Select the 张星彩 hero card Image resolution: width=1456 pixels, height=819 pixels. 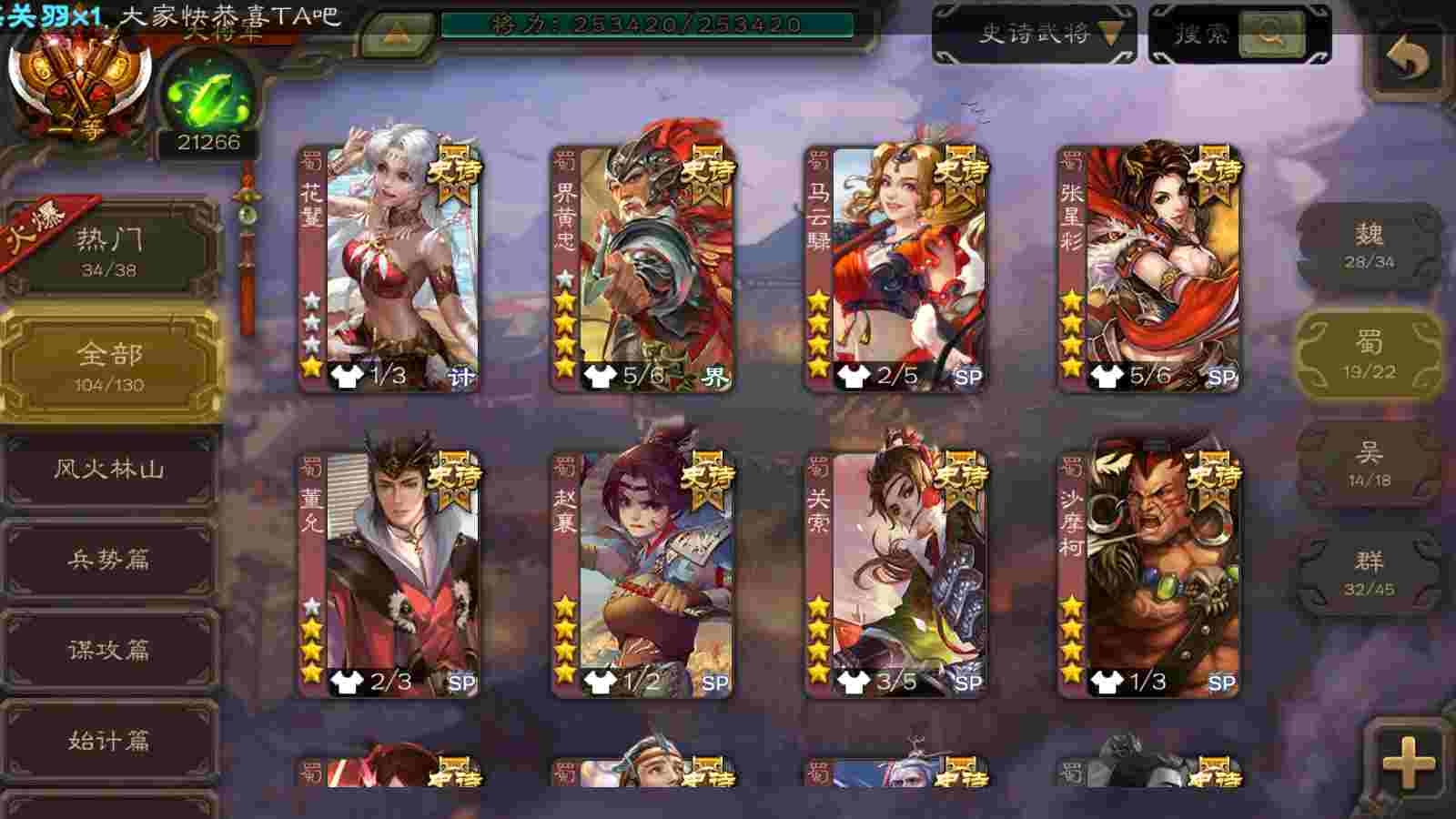point(1150,269)
